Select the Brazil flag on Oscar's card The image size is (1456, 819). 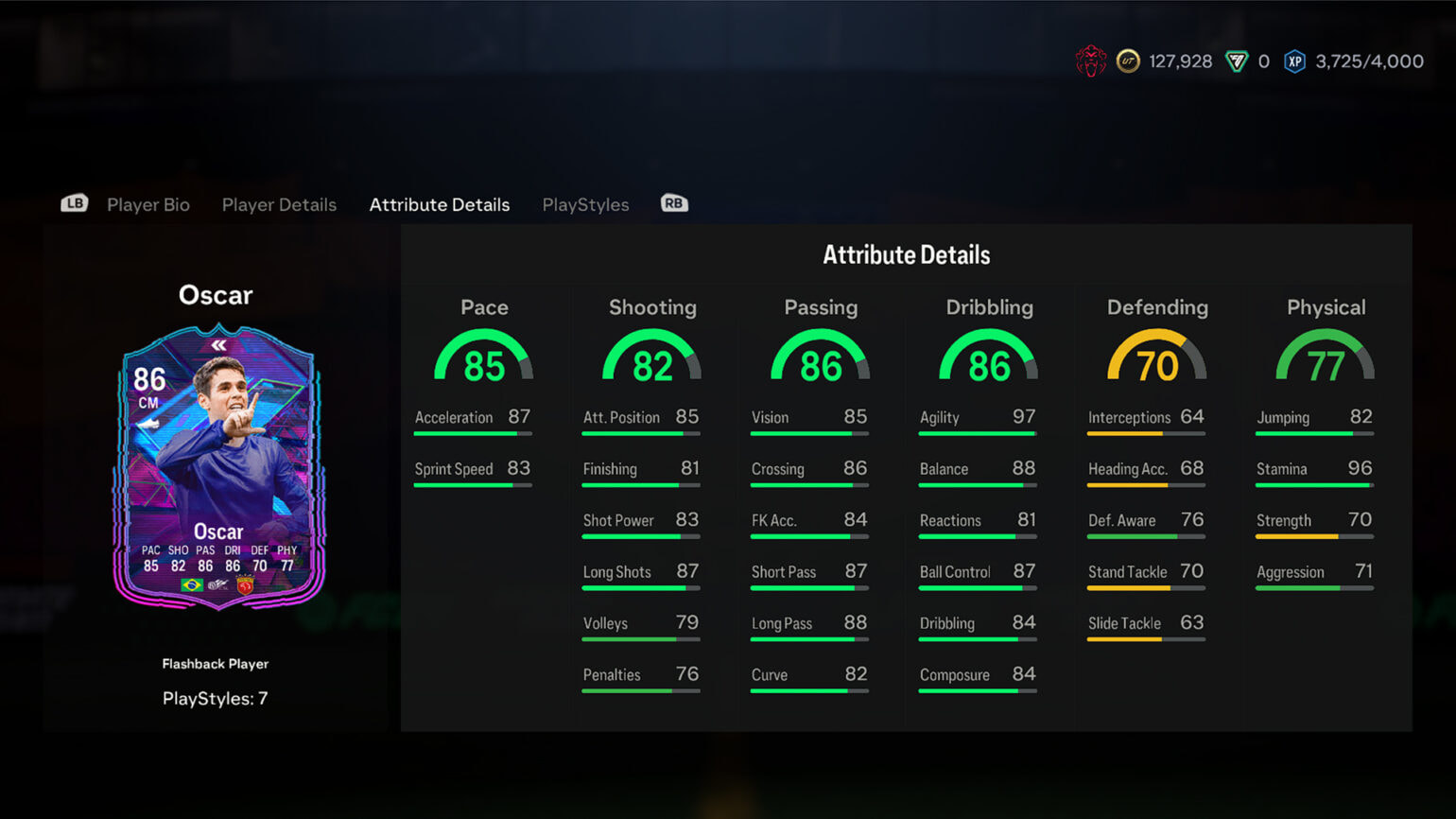(193, 585)
